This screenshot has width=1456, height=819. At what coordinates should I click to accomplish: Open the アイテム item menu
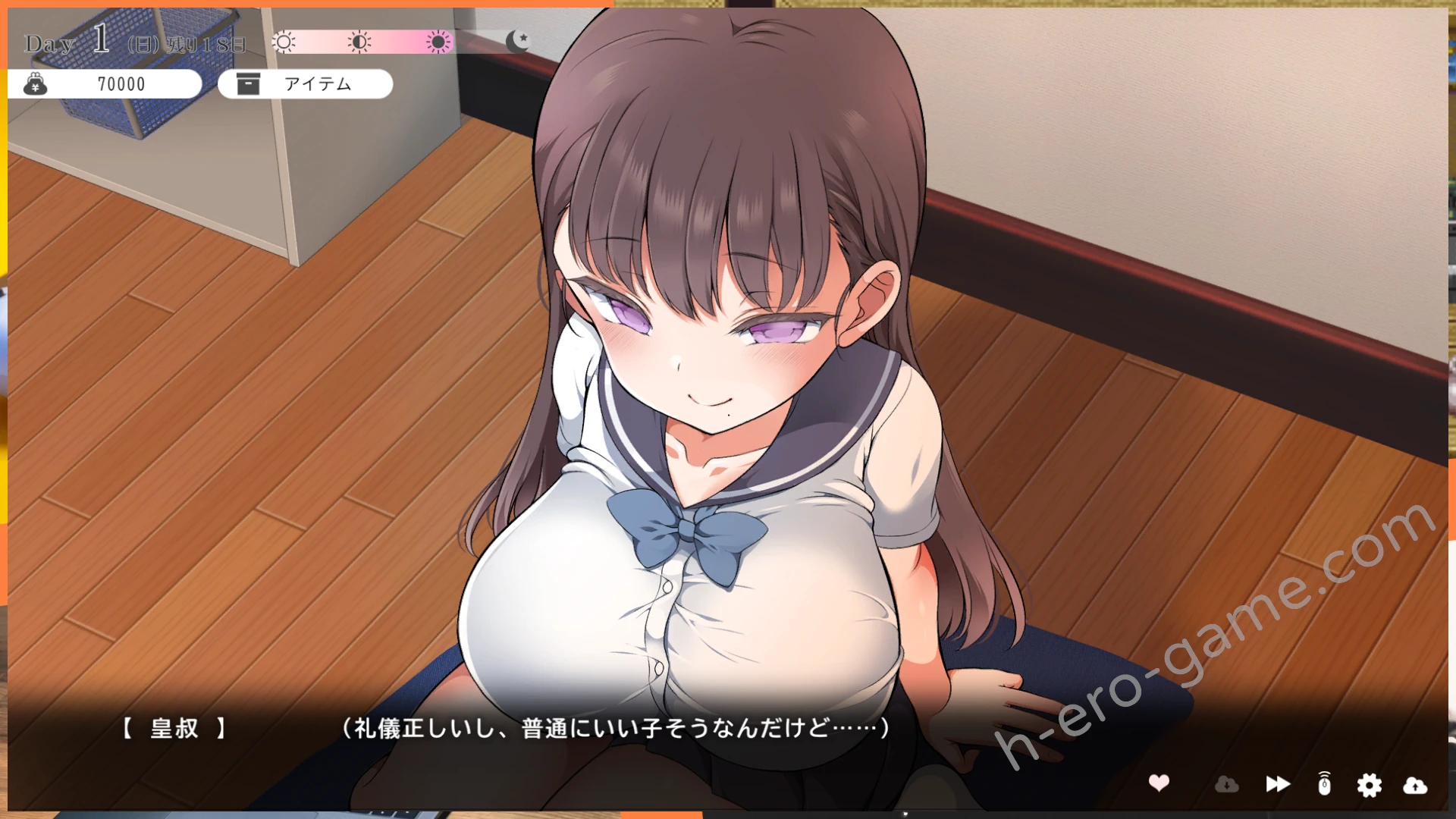[x=305, y=83]
